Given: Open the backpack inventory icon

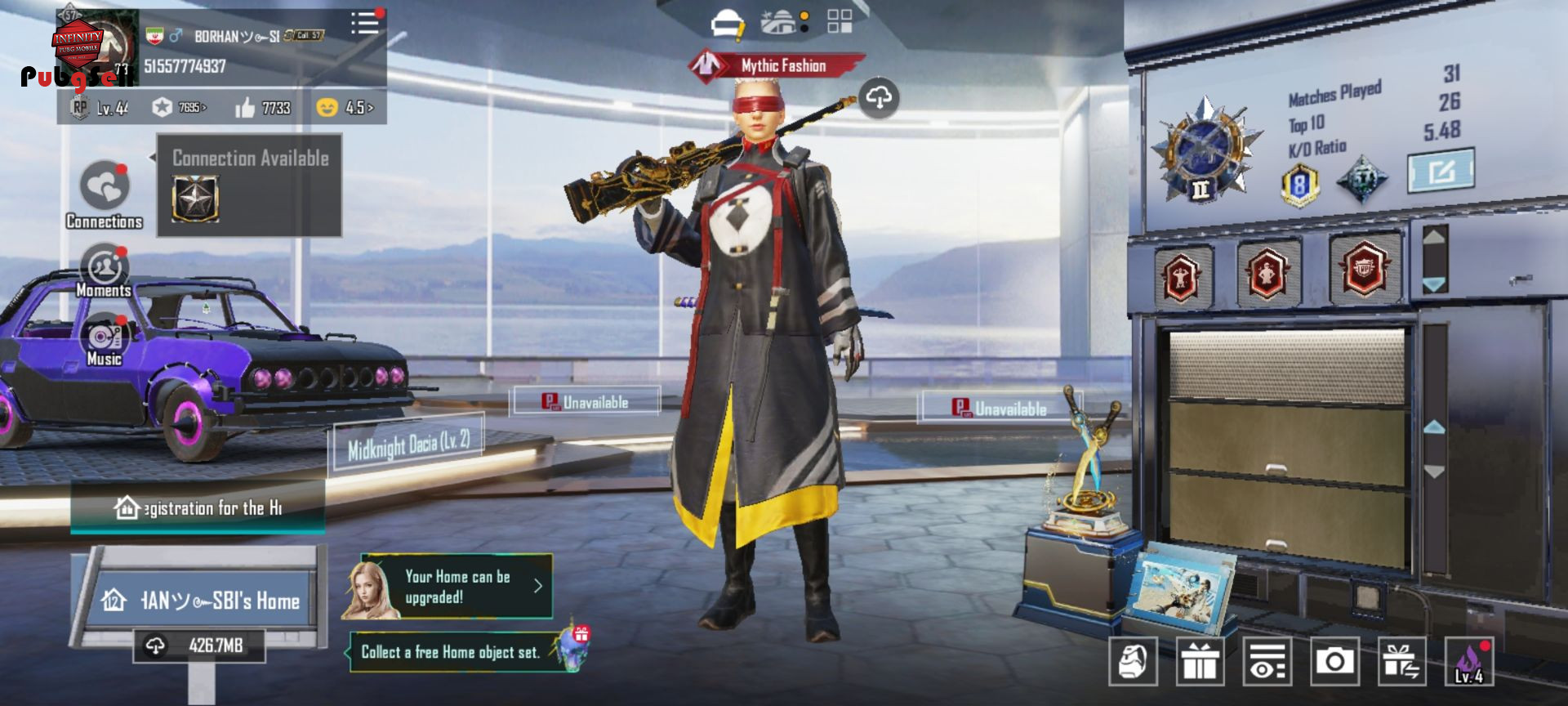Looking at the screenshot, I should click(x=1133, y=660).
